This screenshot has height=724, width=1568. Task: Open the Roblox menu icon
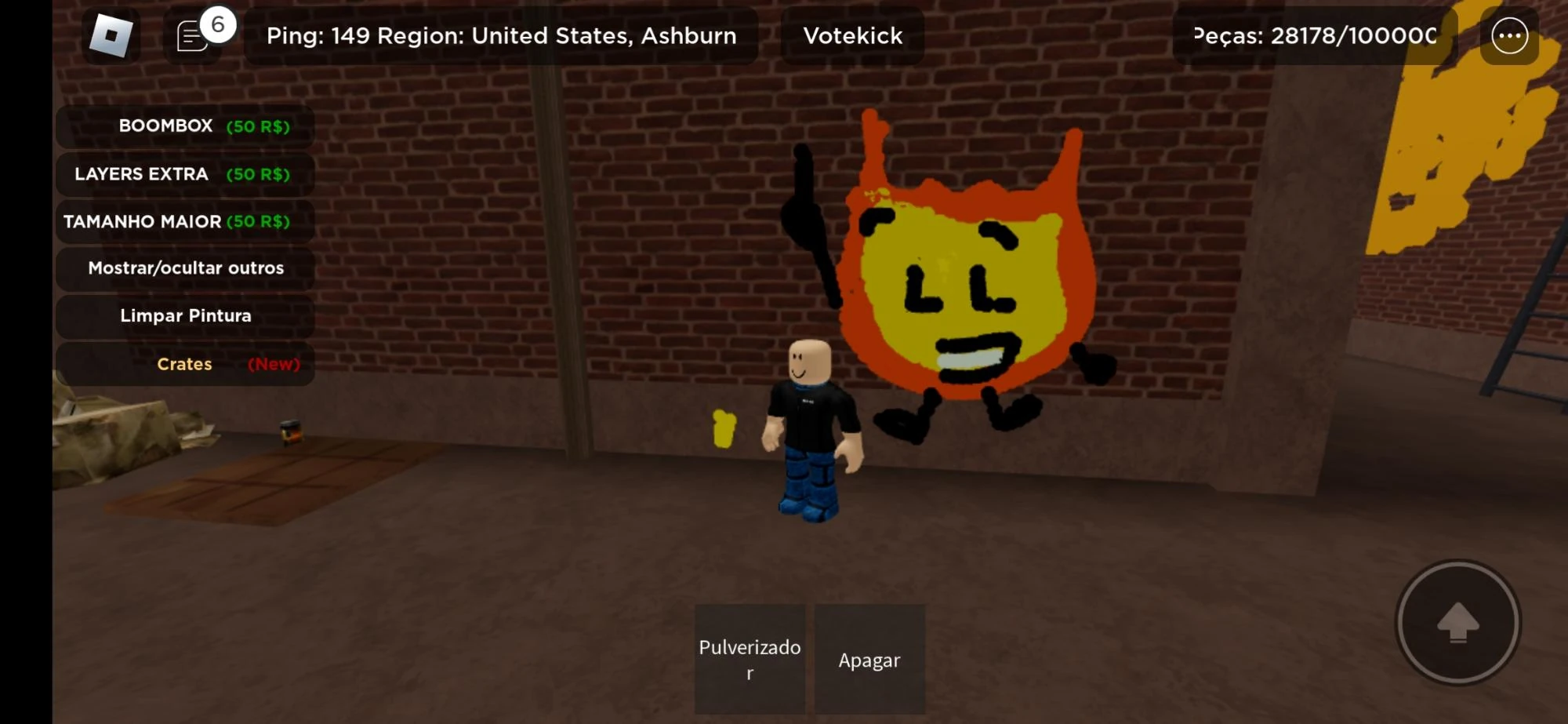(x=111, y=35)
